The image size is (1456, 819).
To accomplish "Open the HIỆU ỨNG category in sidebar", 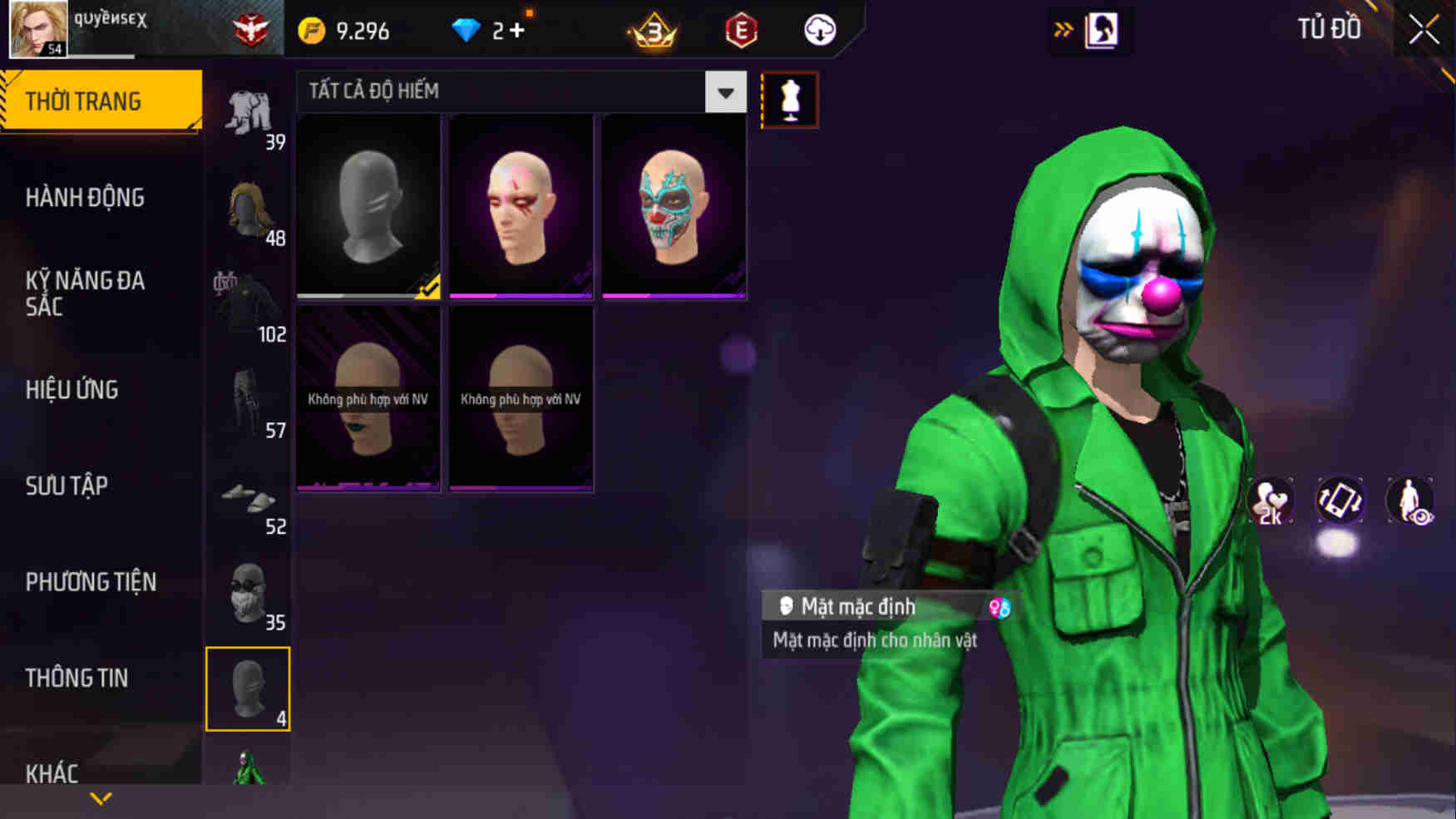I will (x=72, y=390).
